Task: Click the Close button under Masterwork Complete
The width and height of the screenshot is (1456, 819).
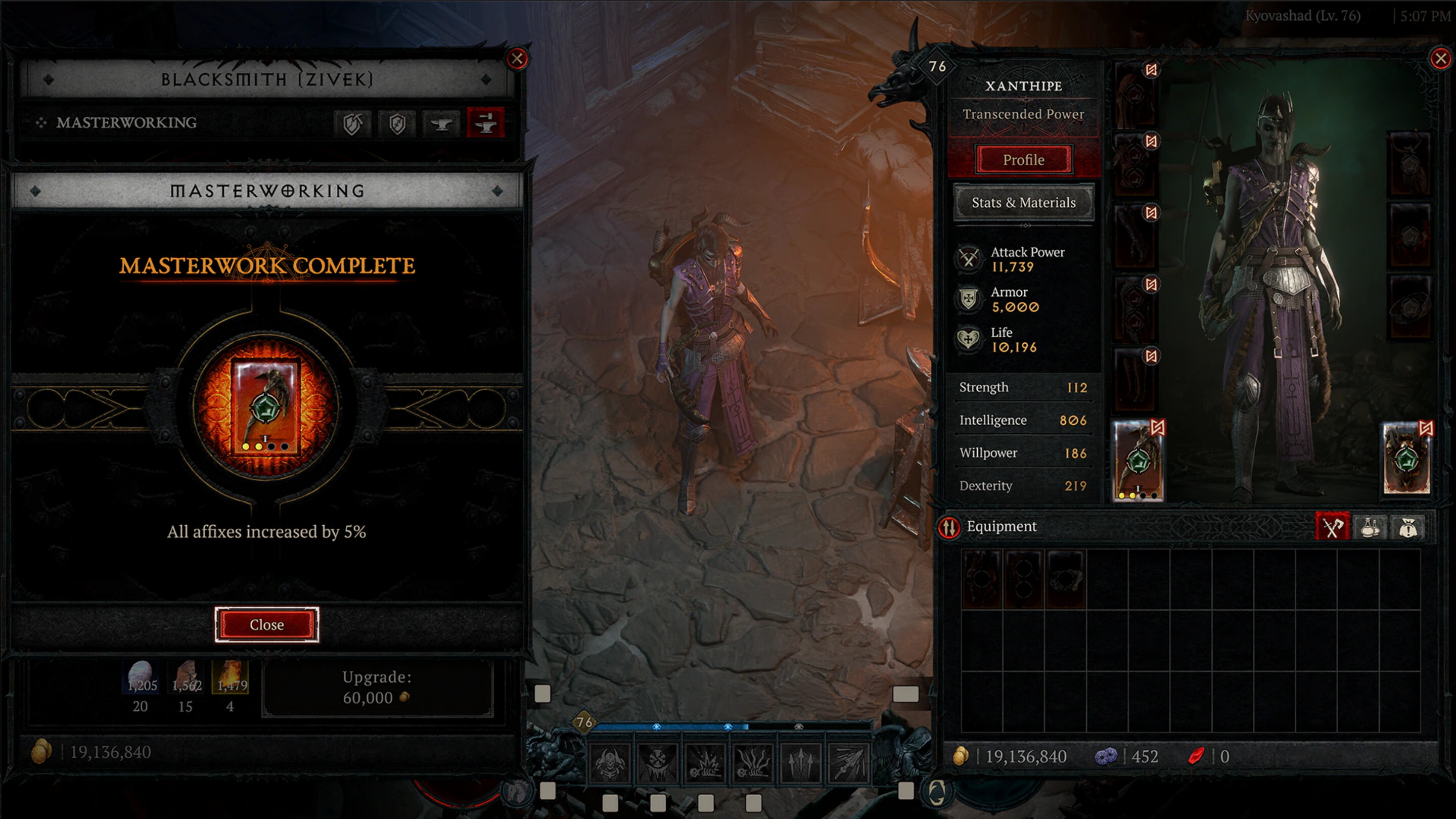Action: pos(267,624)
